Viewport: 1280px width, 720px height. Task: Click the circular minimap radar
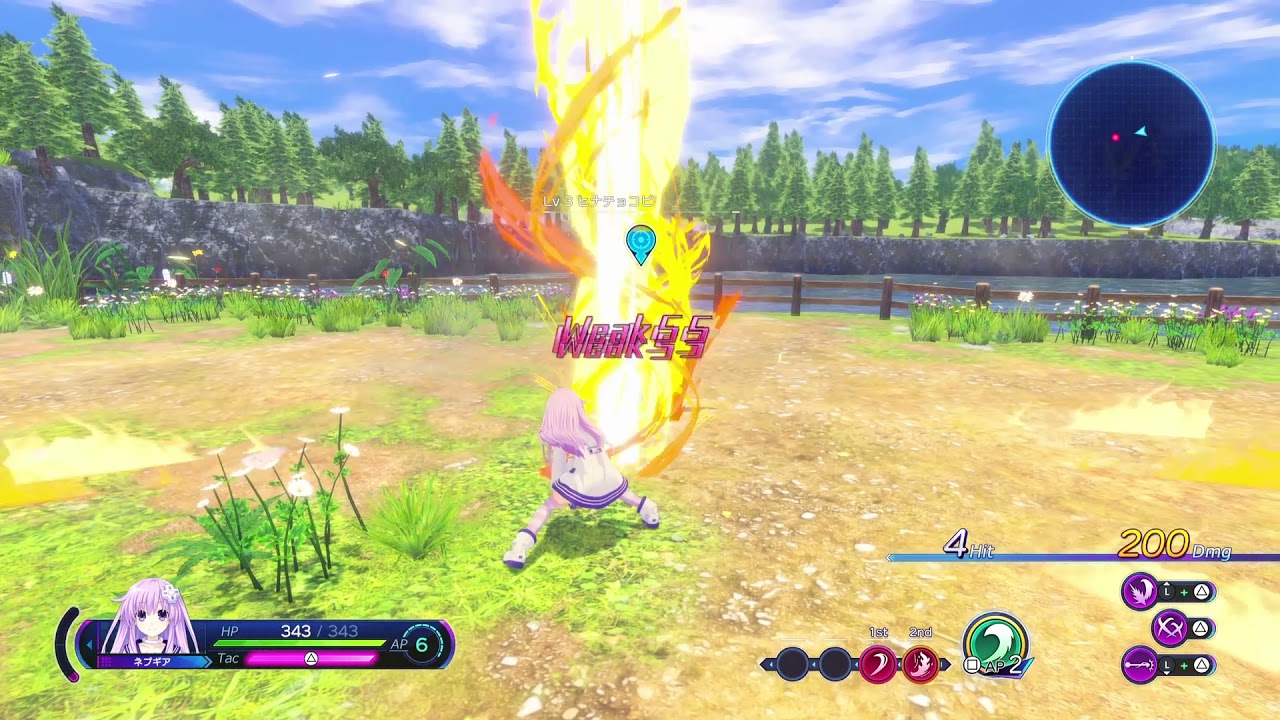coord(1131,143)
